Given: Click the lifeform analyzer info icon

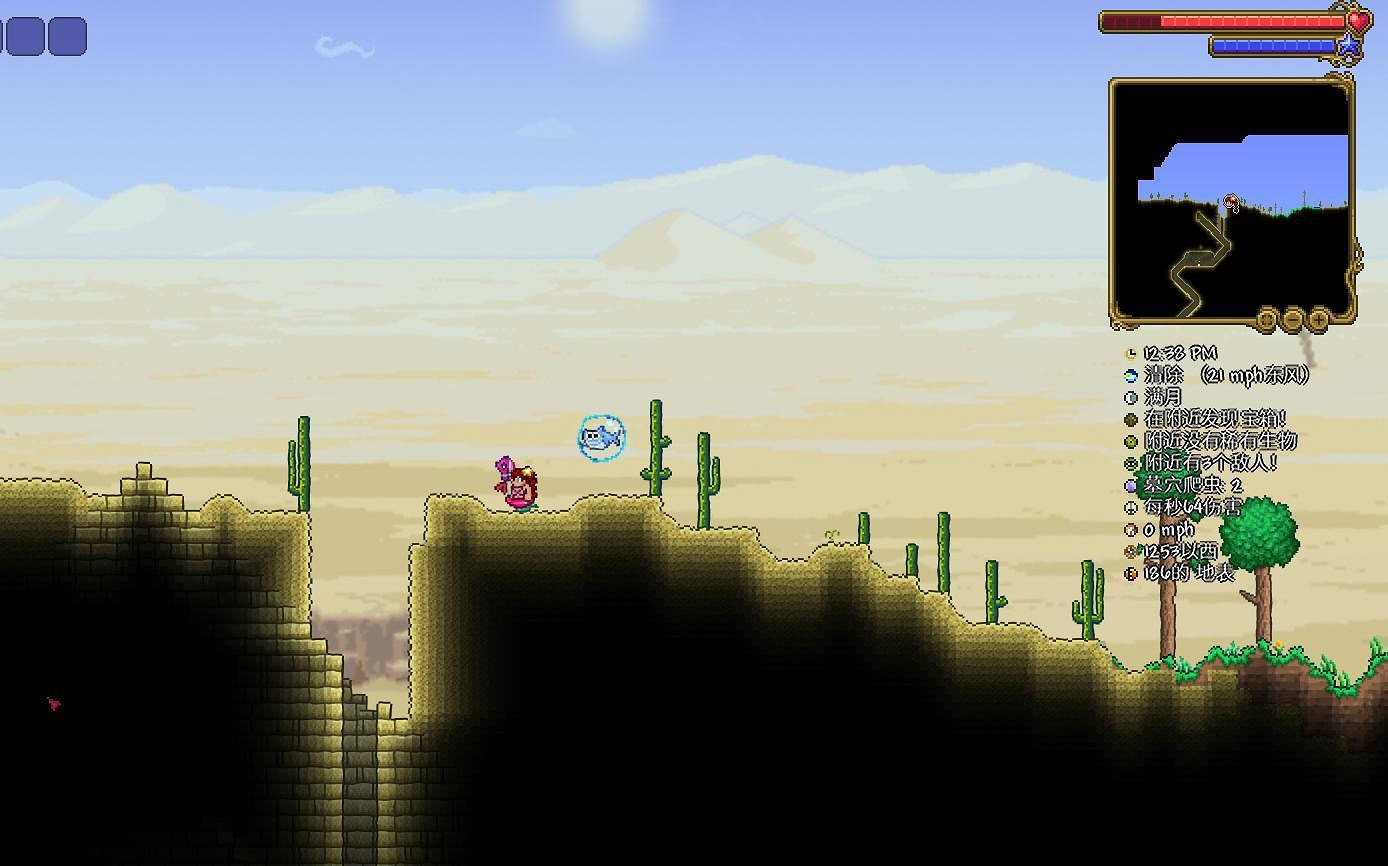Looking at the screenshot, I should coord(1133,441).
